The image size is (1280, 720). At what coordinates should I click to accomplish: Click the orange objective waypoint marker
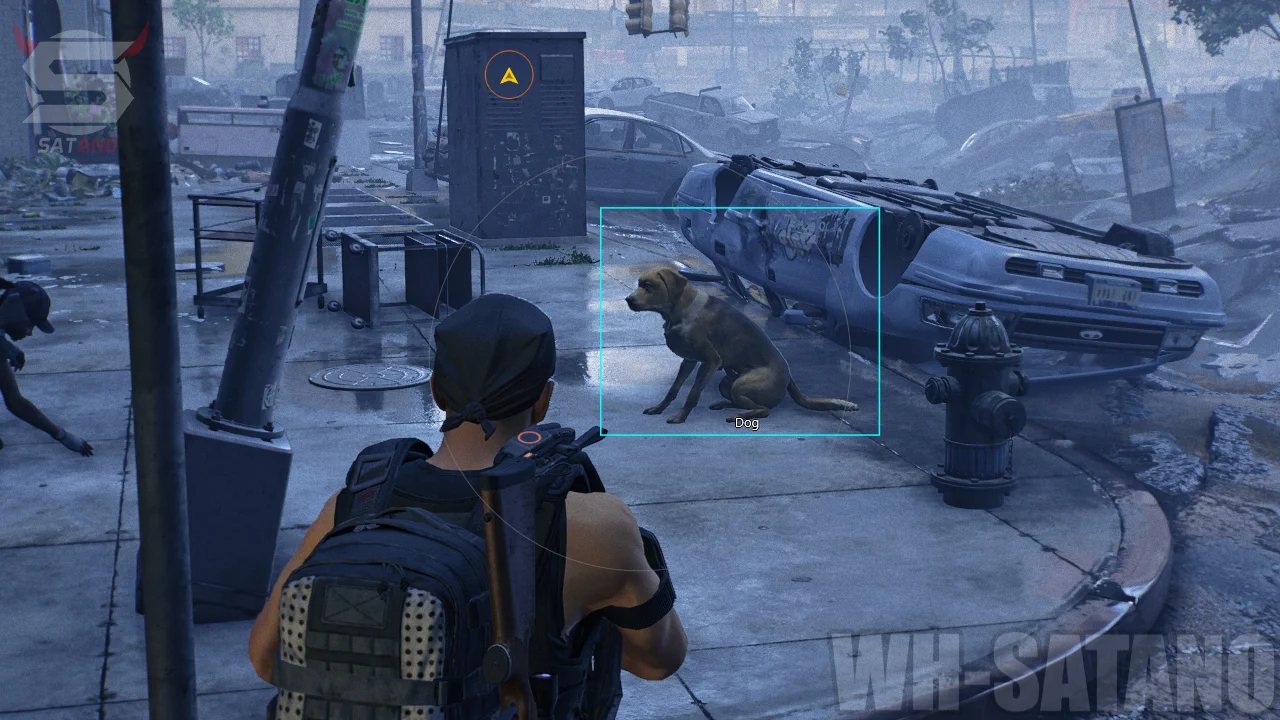(509, 75)
